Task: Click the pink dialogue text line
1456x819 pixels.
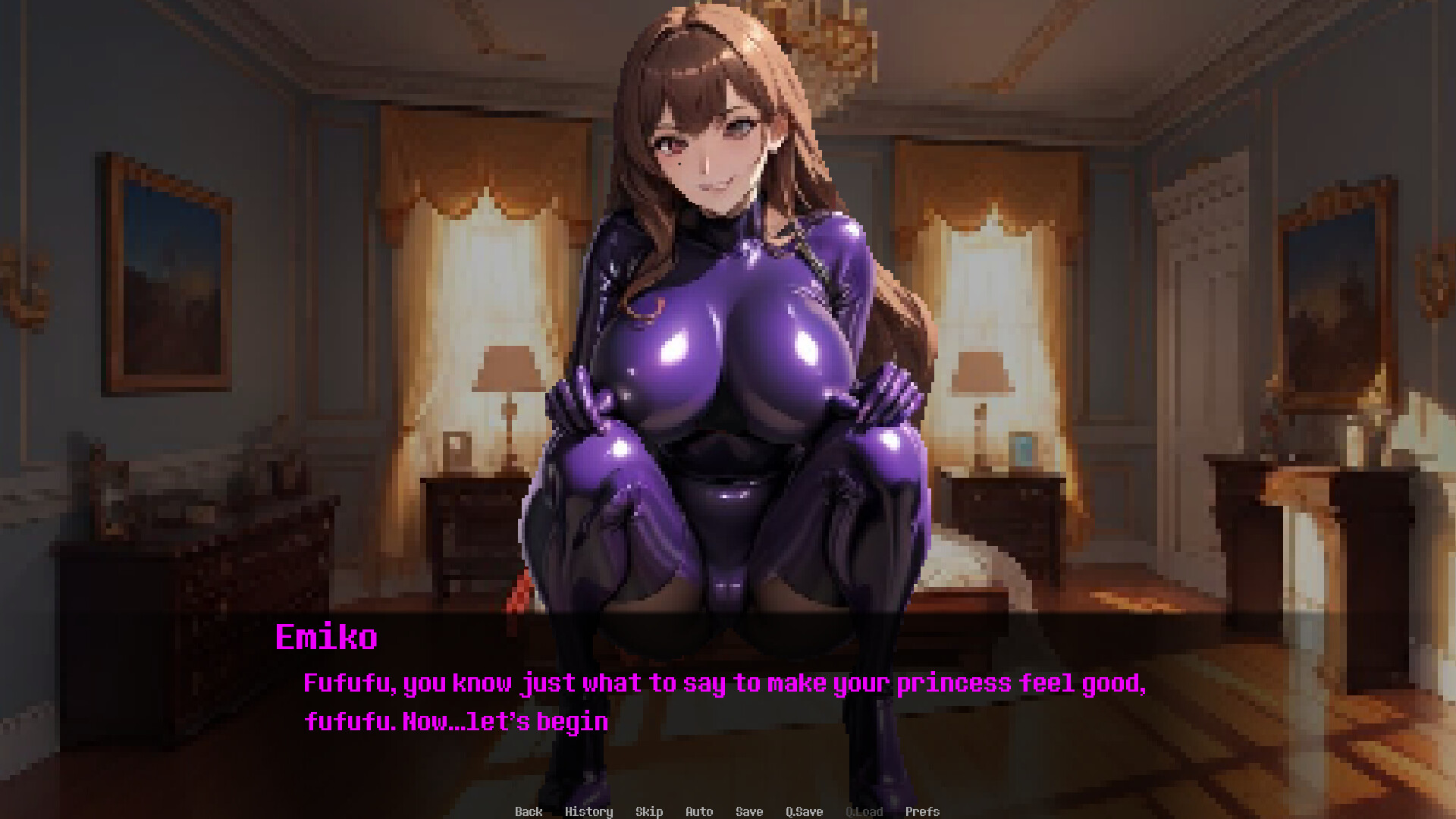Action: (726, 682)
